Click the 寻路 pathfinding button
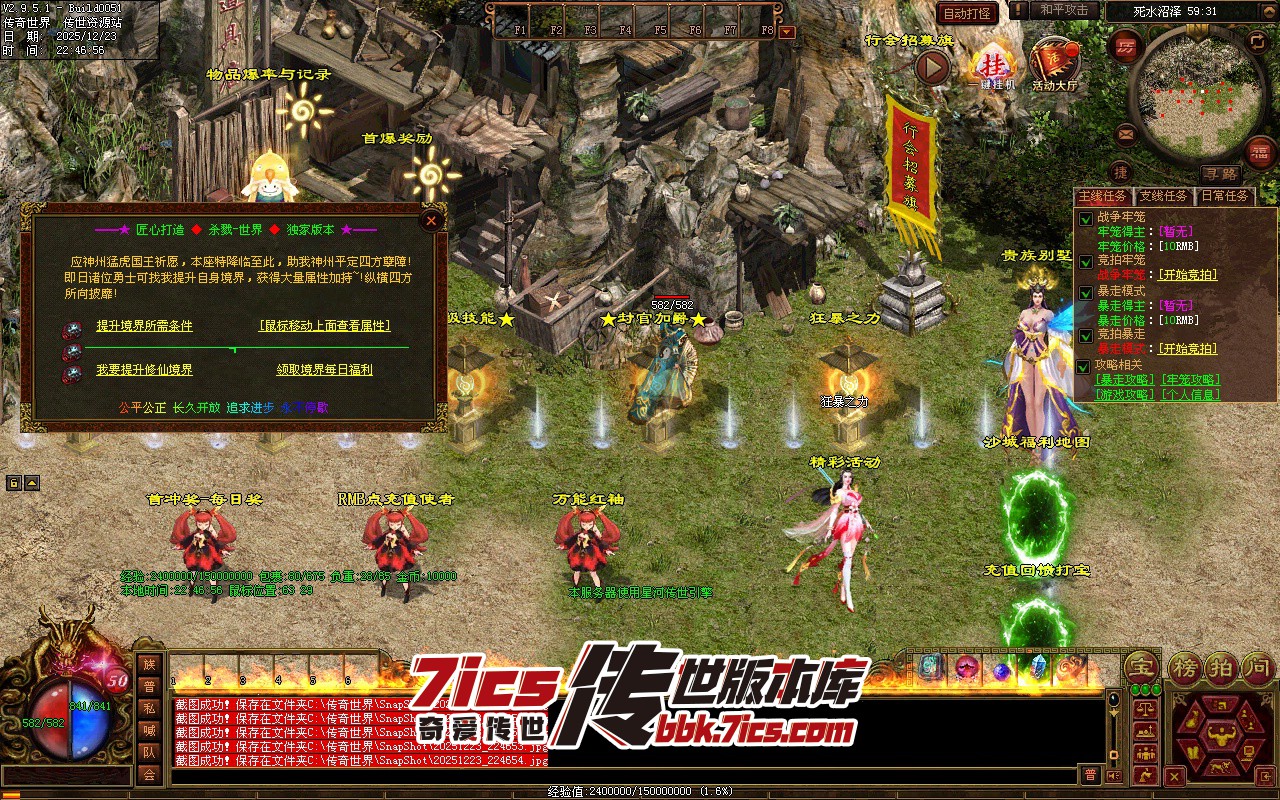The width and height of the screenshot is (1280, 800). point(1219,174)
